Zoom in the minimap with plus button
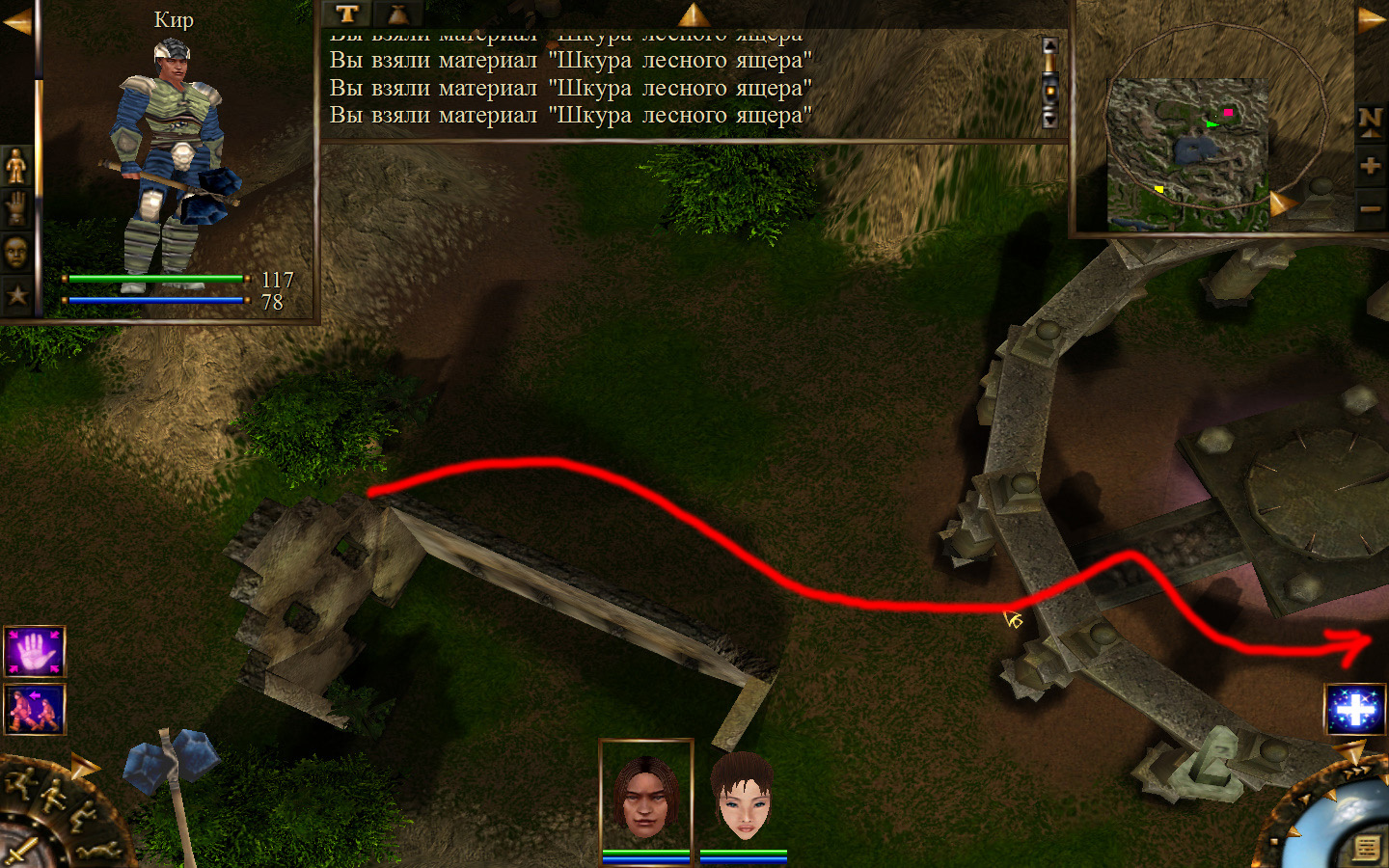 pyautogui.click(x=1370, y=166)
